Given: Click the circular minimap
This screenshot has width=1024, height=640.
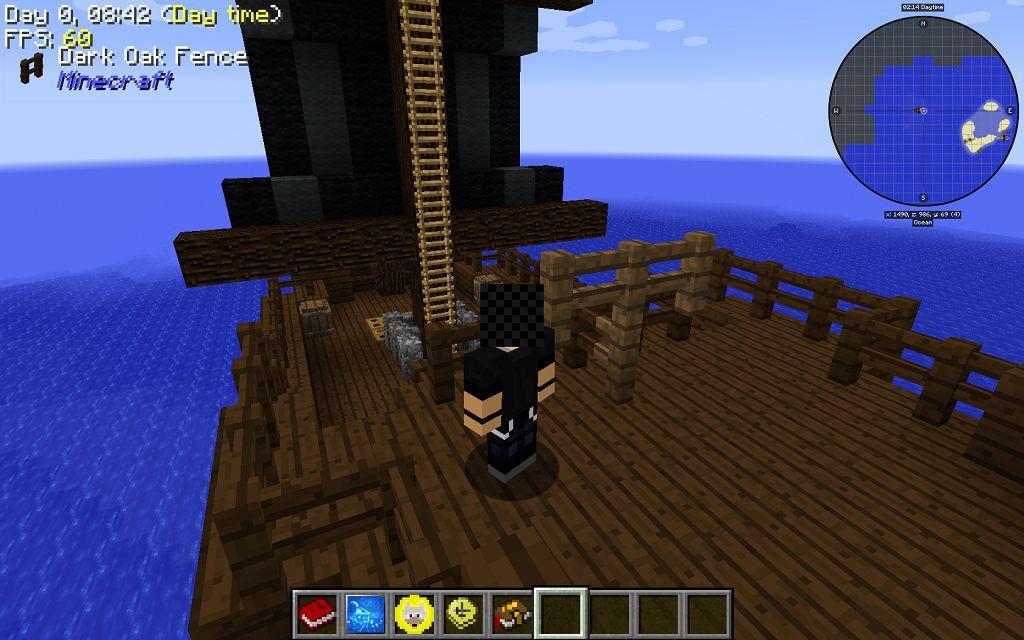Looking at the screenshot, I should [922, 110].
